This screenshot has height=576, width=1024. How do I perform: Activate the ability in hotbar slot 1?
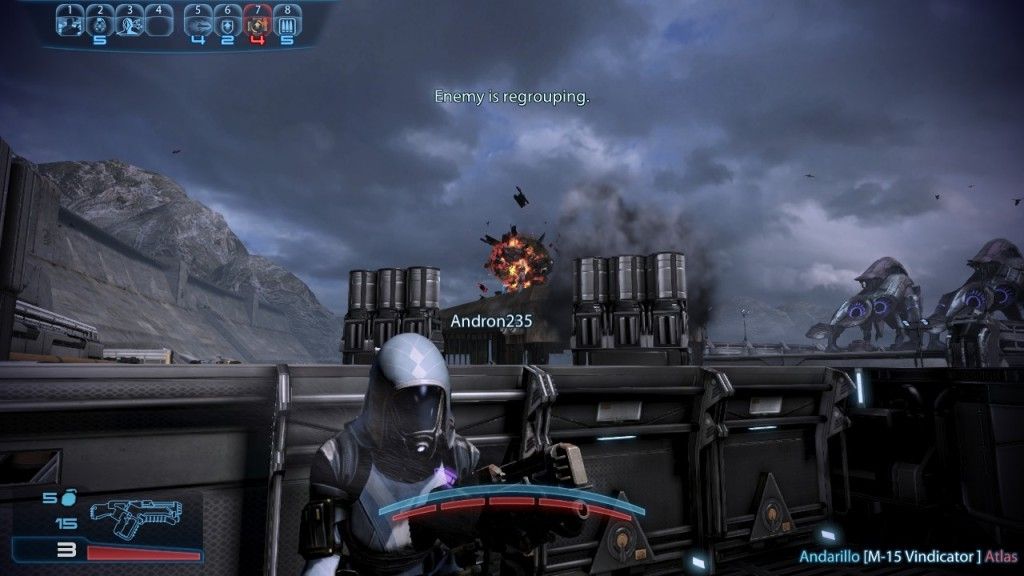pos(69,24)
